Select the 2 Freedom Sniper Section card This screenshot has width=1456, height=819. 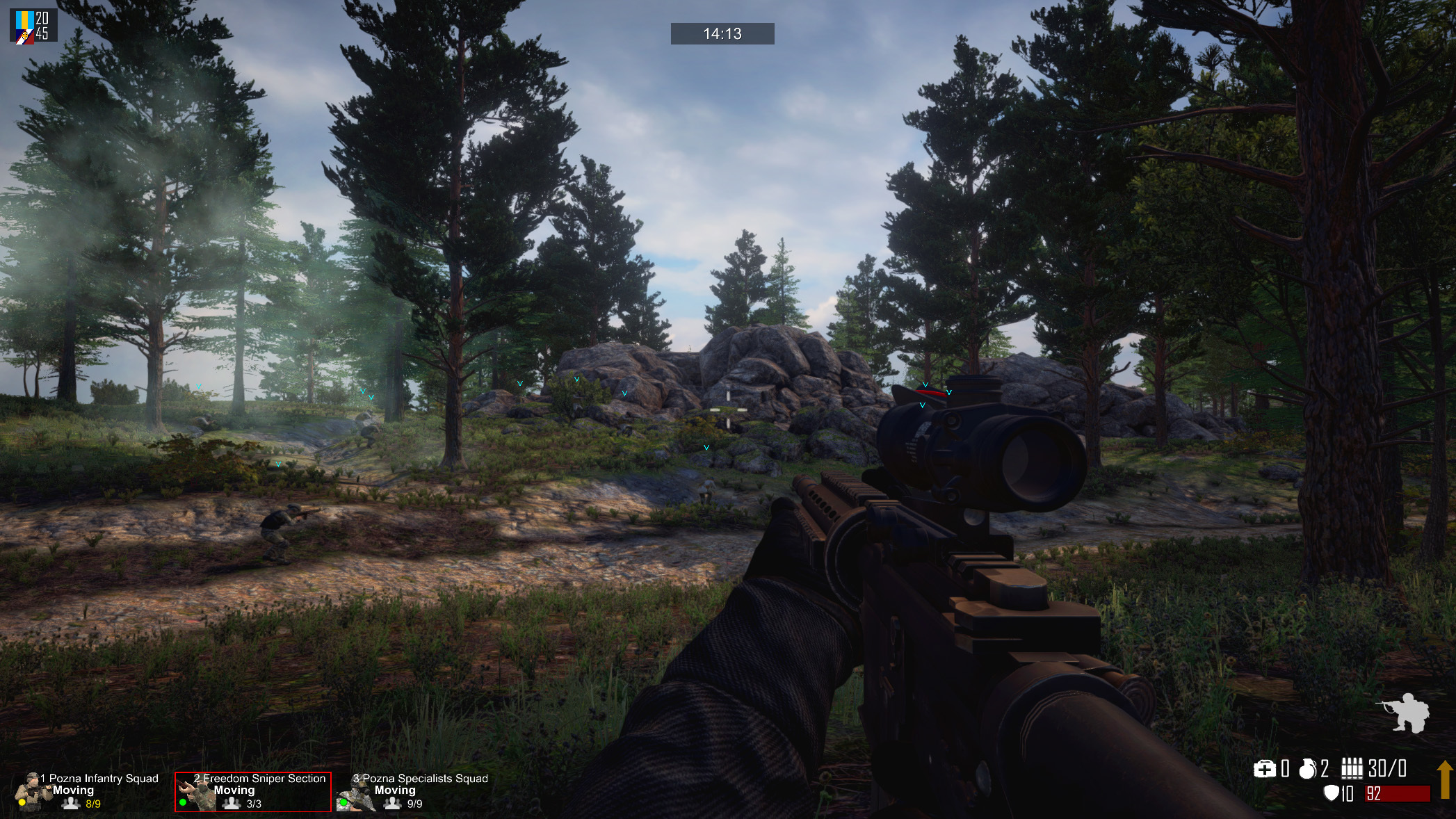[x=253, y=791]
